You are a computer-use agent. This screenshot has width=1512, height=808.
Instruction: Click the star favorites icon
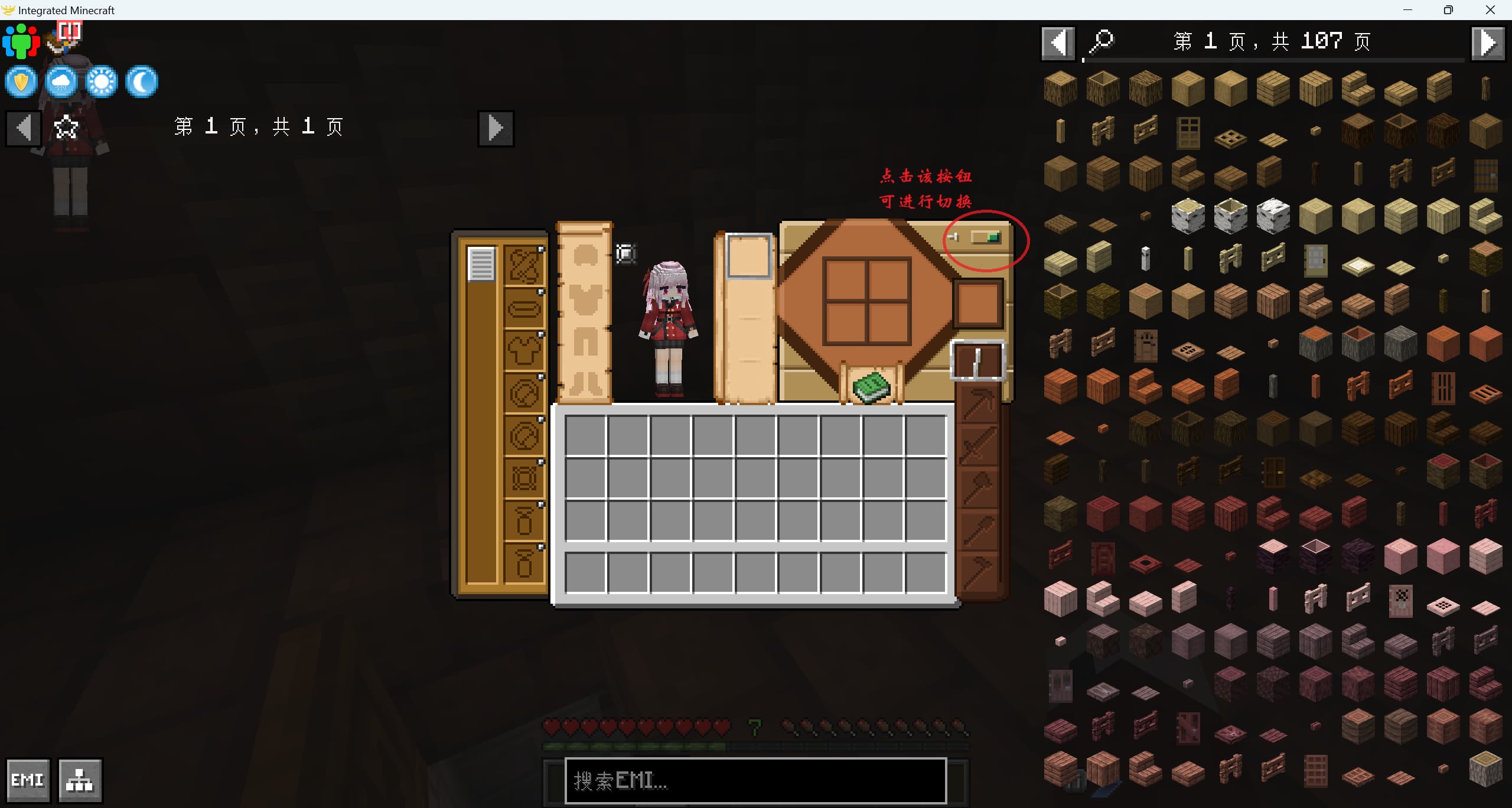click(66, 128)
